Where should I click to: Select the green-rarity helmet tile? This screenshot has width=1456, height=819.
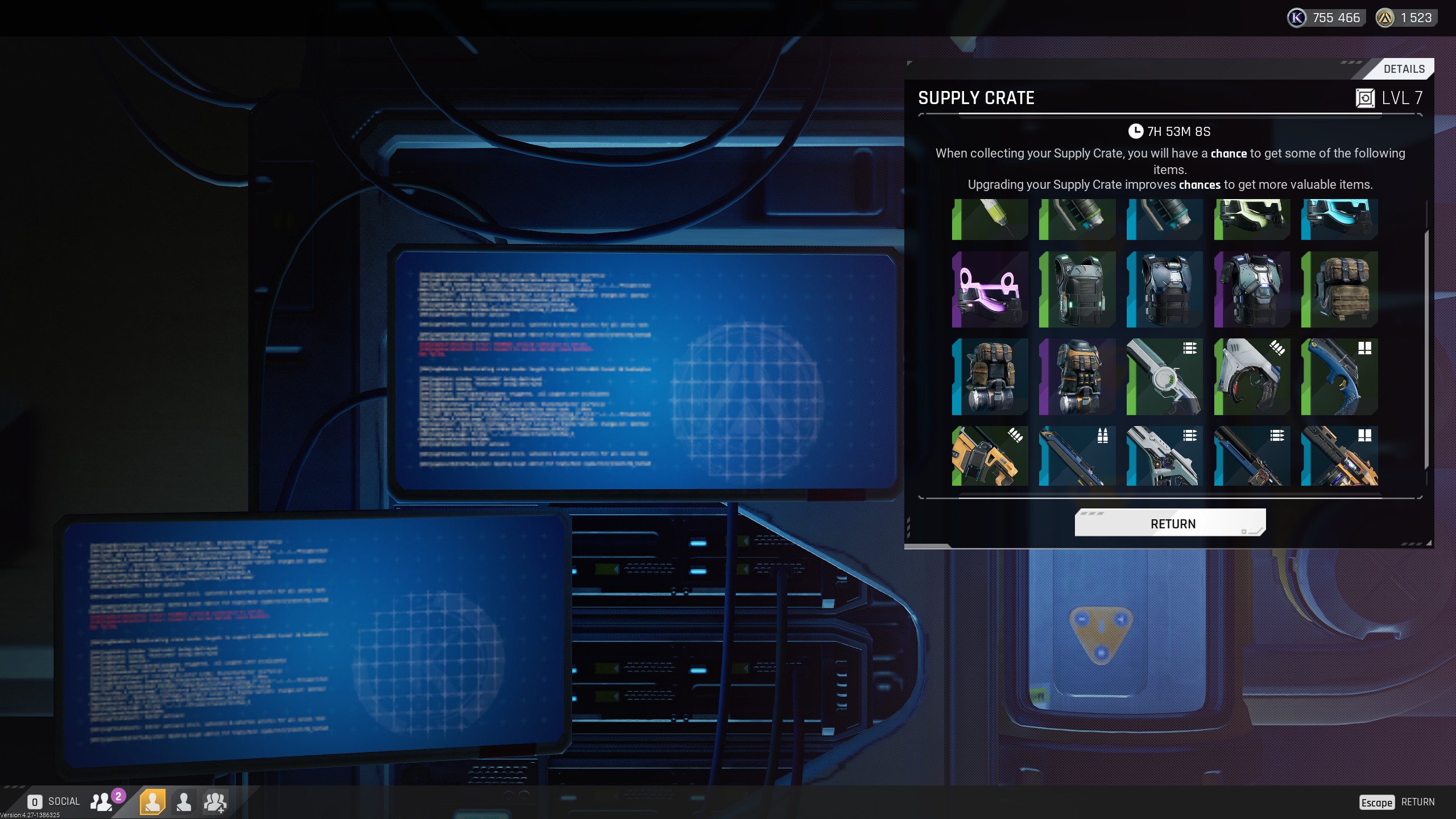point(1252,219)
